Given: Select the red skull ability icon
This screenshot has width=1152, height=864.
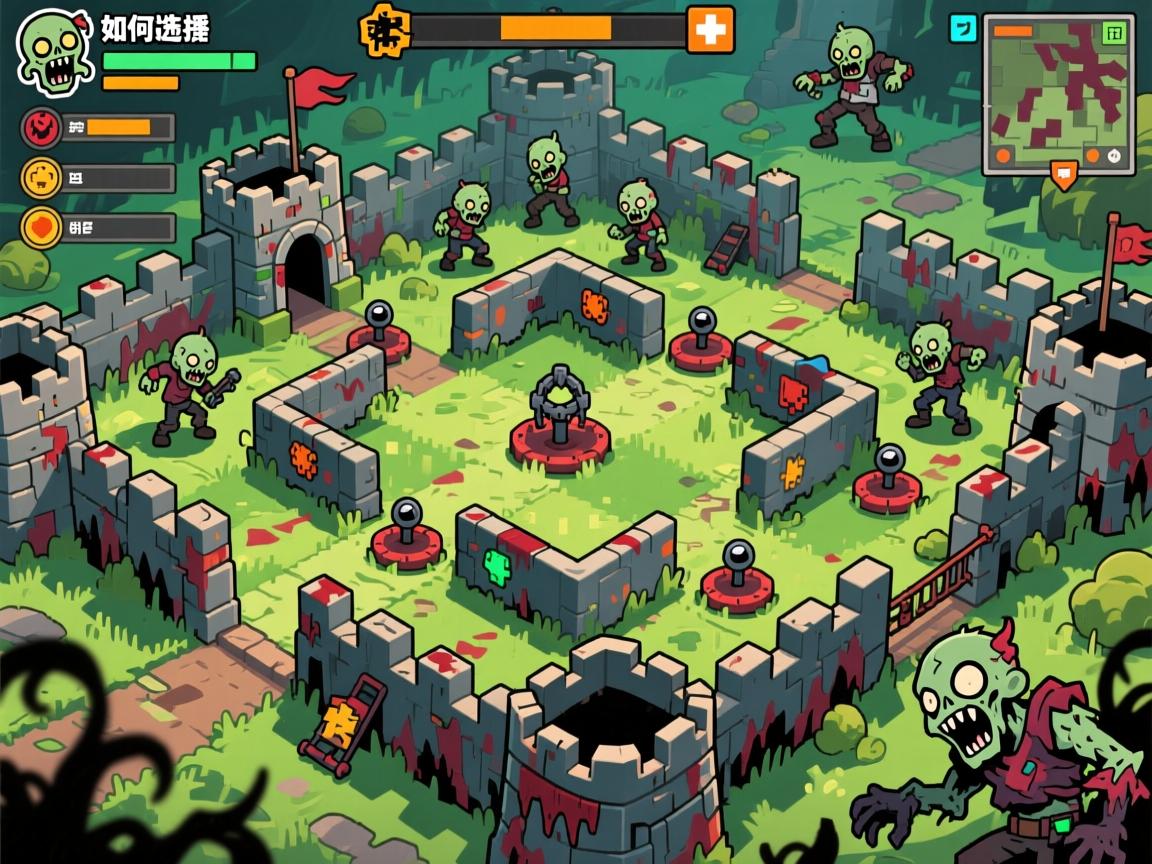Looking at the screenshot, I should coord(43,127).
